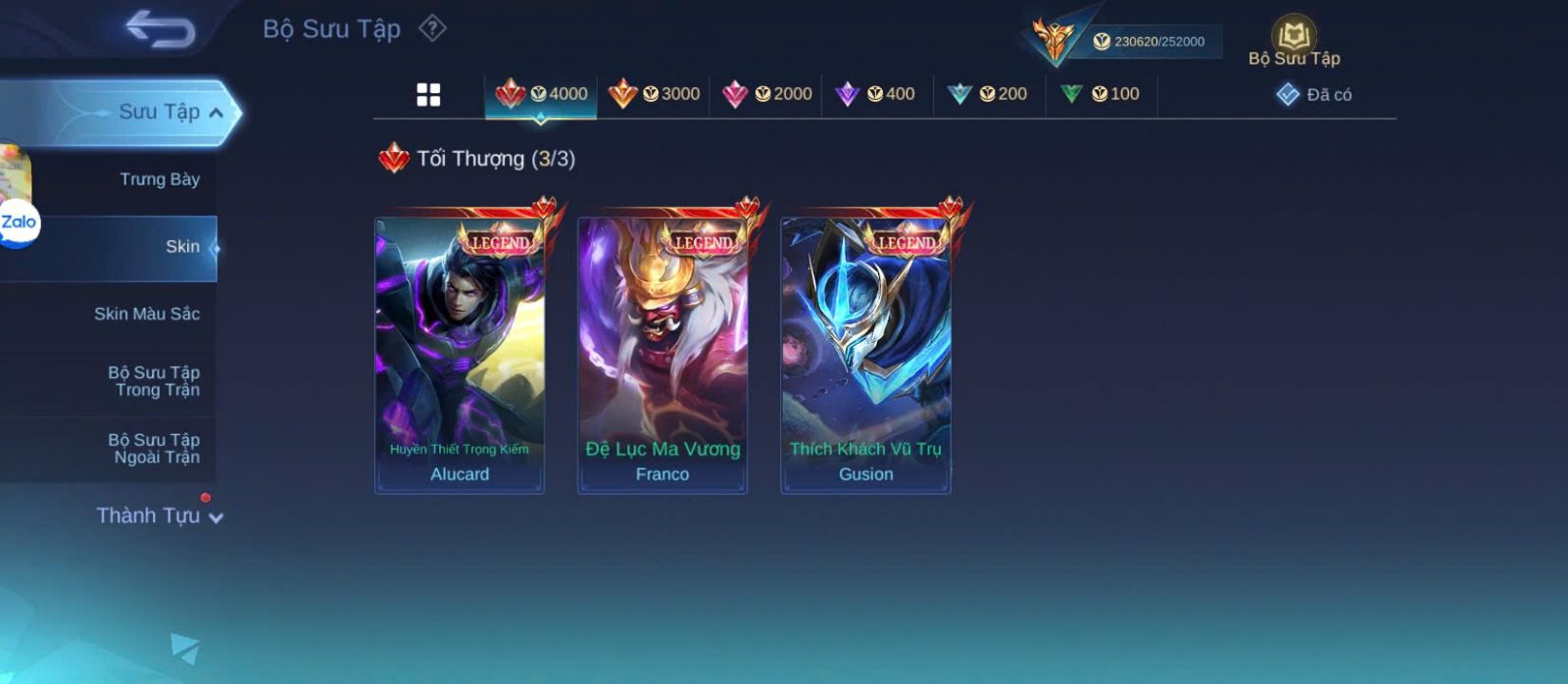
Task: Switch to the 200 points tier tab
Action: click(x=988, y=94)
